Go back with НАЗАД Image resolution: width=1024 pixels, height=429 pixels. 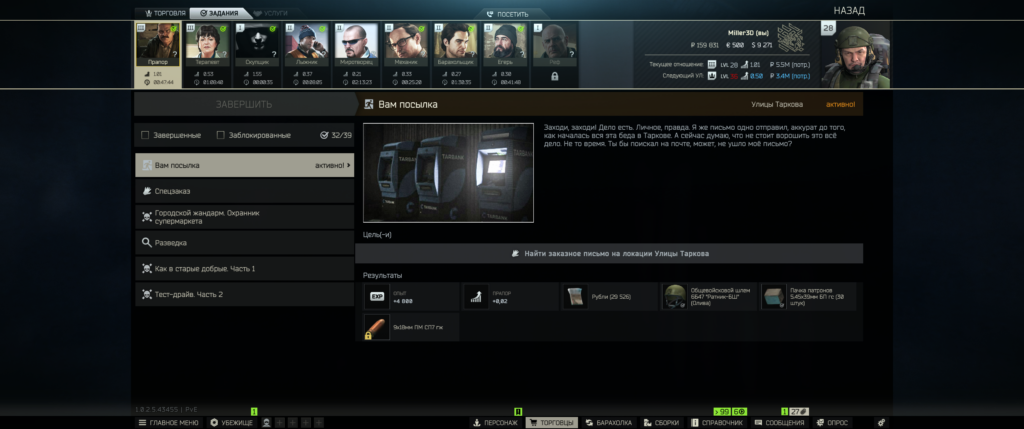point(847,10)
